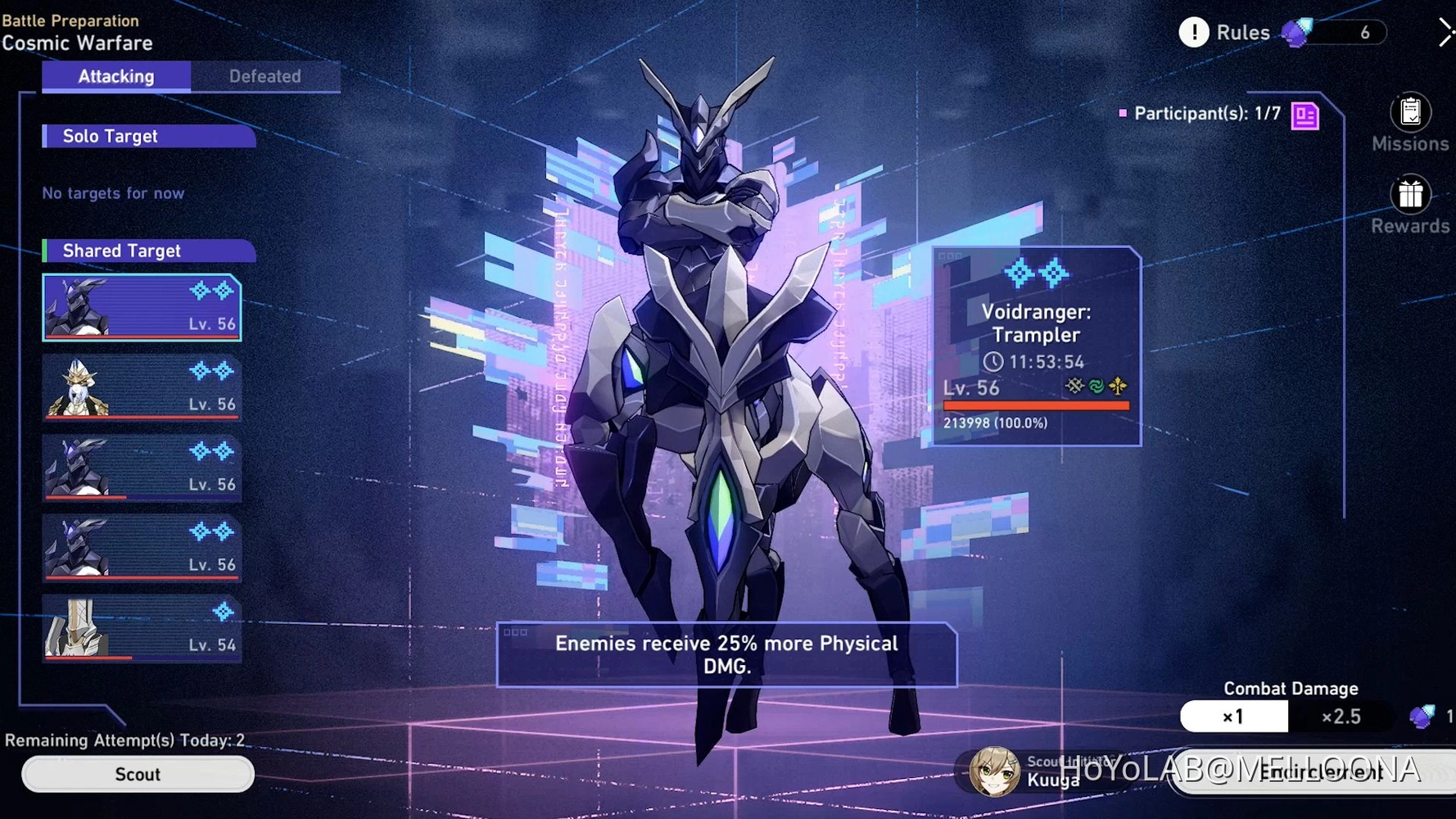The width and height of the screenshot is (1456, 819).
Task: Click the exclamation Rules info icon
Action: point(1195,32)
